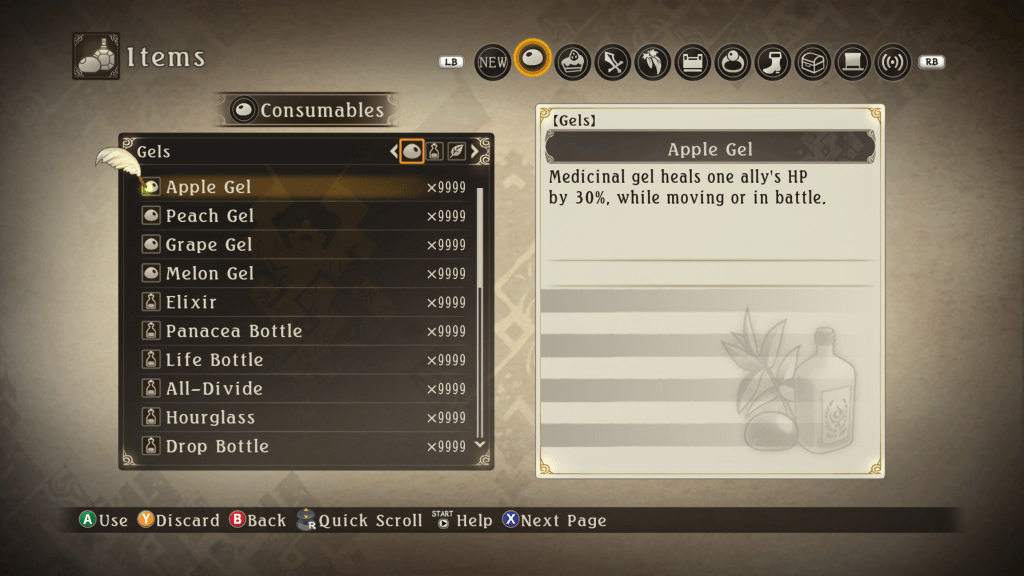This screenshot has height=576, width=1024.
Task: Select the Life Bottle item
Action: (x=214, y=360)
